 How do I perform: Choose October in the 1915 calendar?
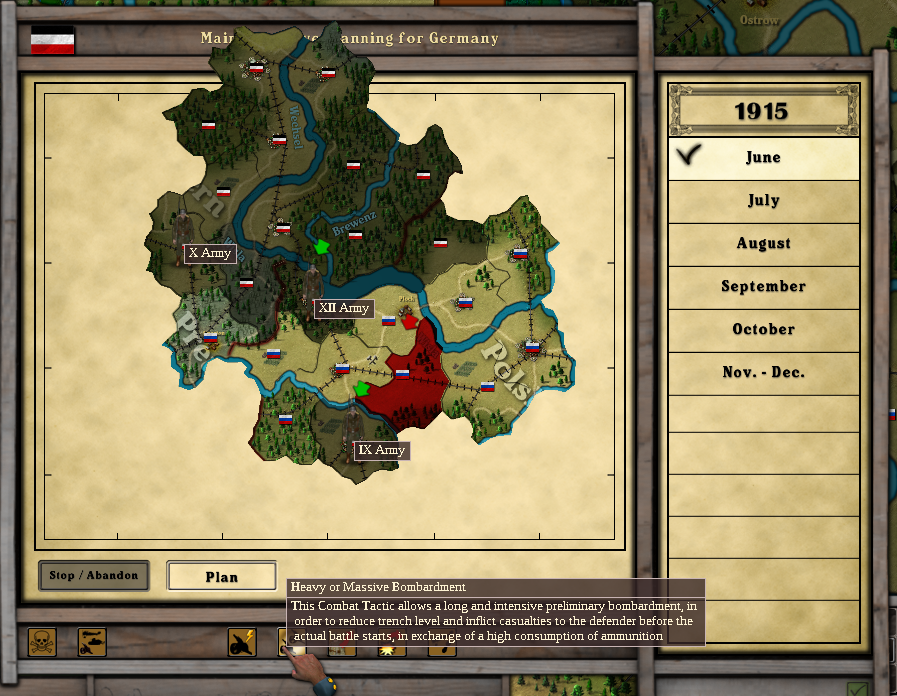click(763, 329)
